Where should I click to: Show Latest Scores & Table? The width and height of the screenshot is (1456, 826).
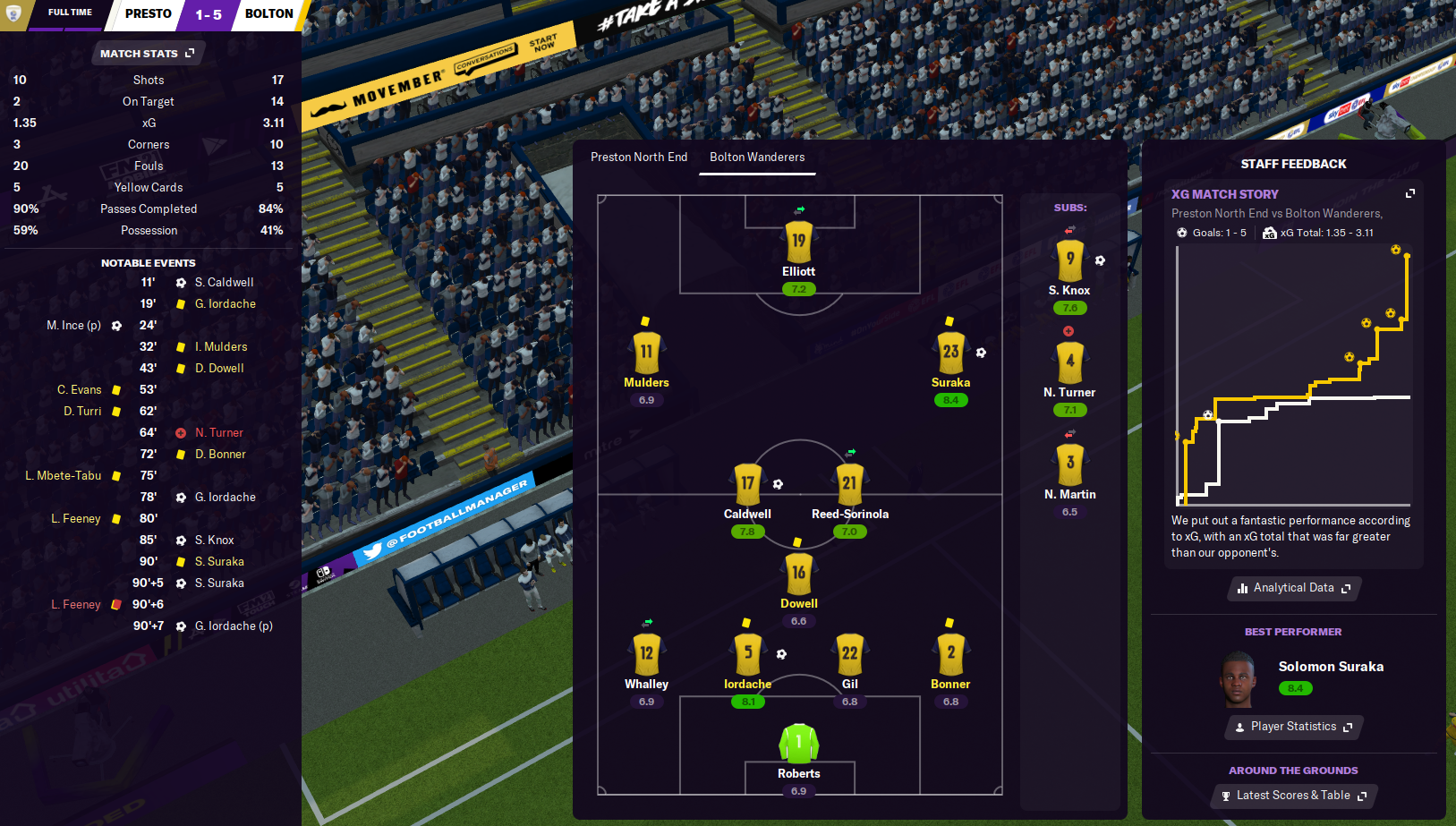[x=1293, y=796]
